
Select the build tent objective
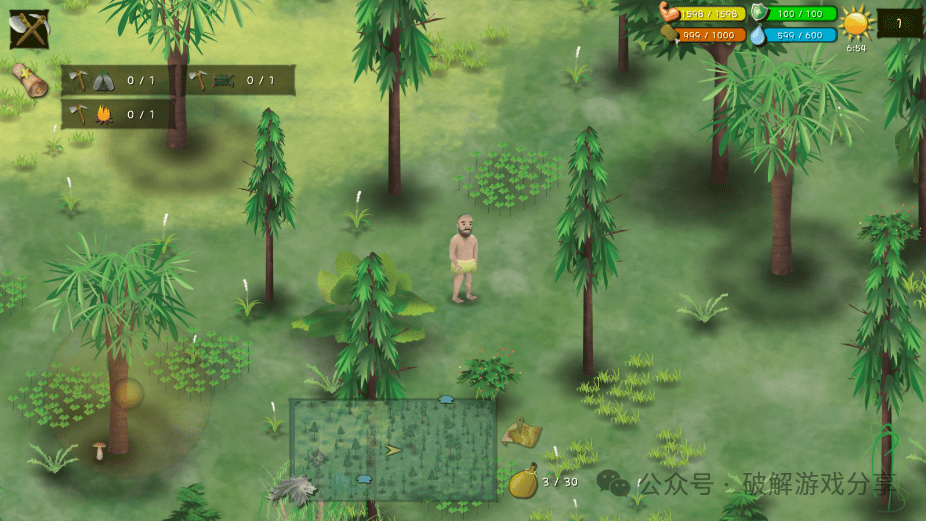tap(116, 81)
